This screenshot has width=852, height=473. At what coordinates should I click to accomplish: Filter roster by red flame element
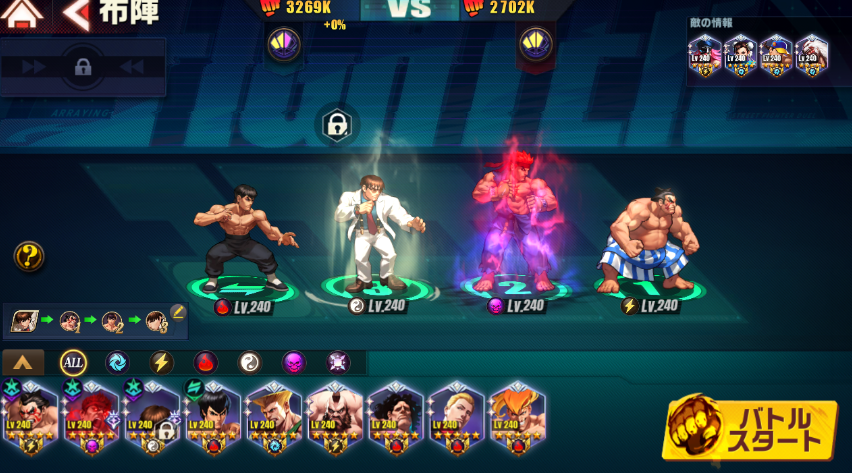point(205,362)
